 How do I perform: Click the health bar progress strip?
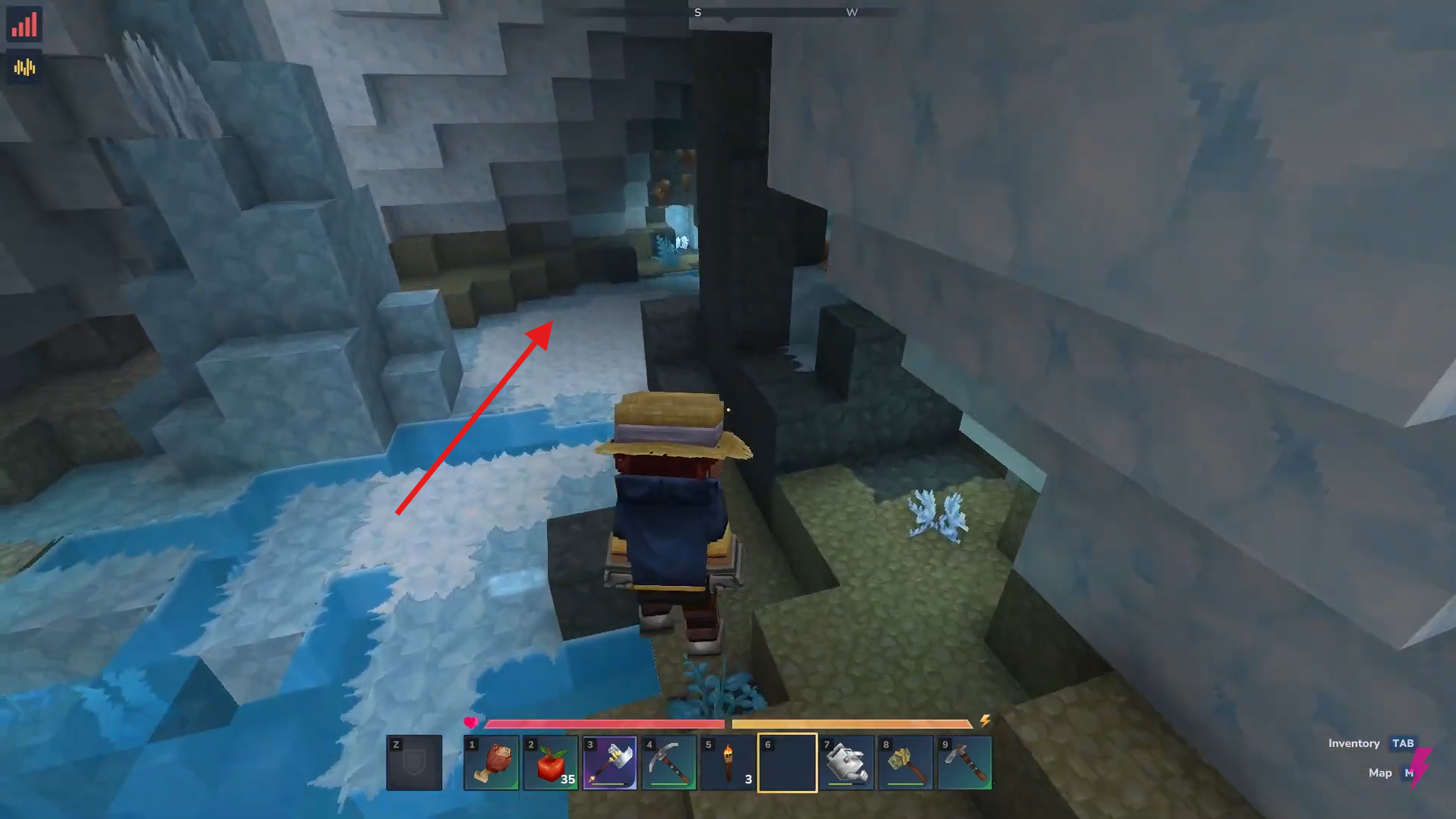[x=607, y=724]
